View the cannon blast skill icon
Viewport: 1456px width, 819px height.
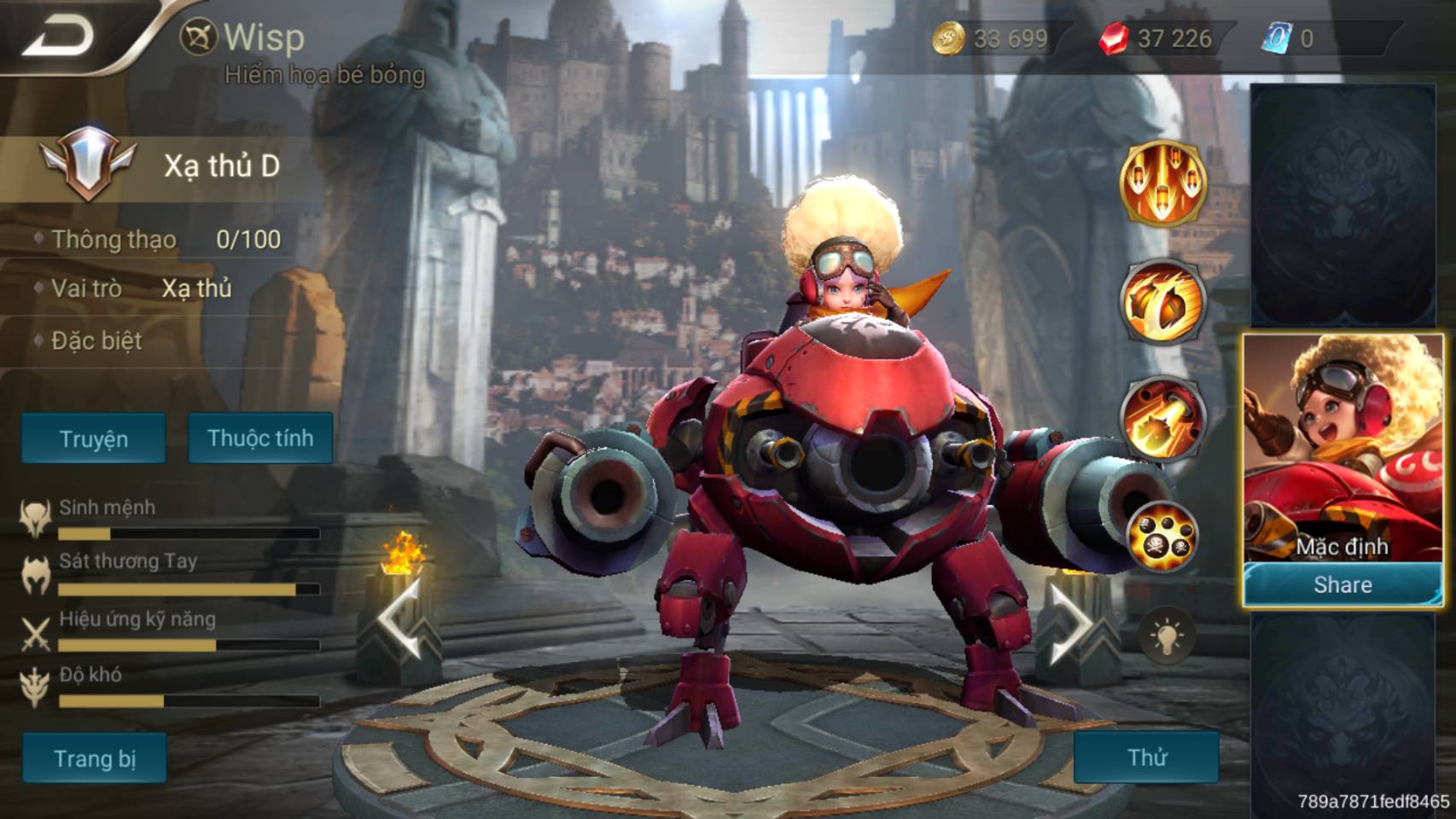[1162, 419]
